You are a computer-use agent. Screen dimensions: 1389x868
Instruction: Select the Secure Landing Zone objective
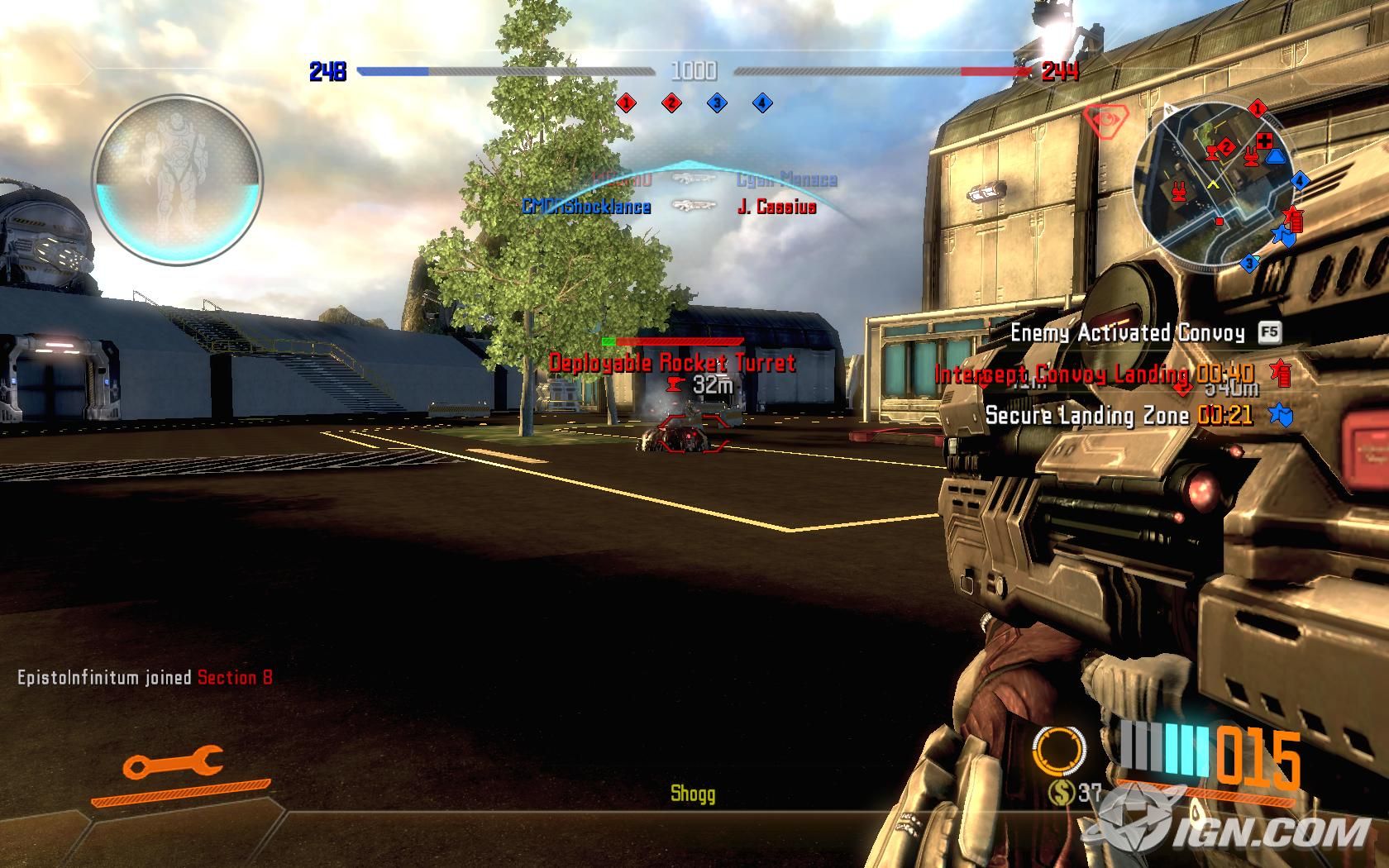tap(1118, 415)
